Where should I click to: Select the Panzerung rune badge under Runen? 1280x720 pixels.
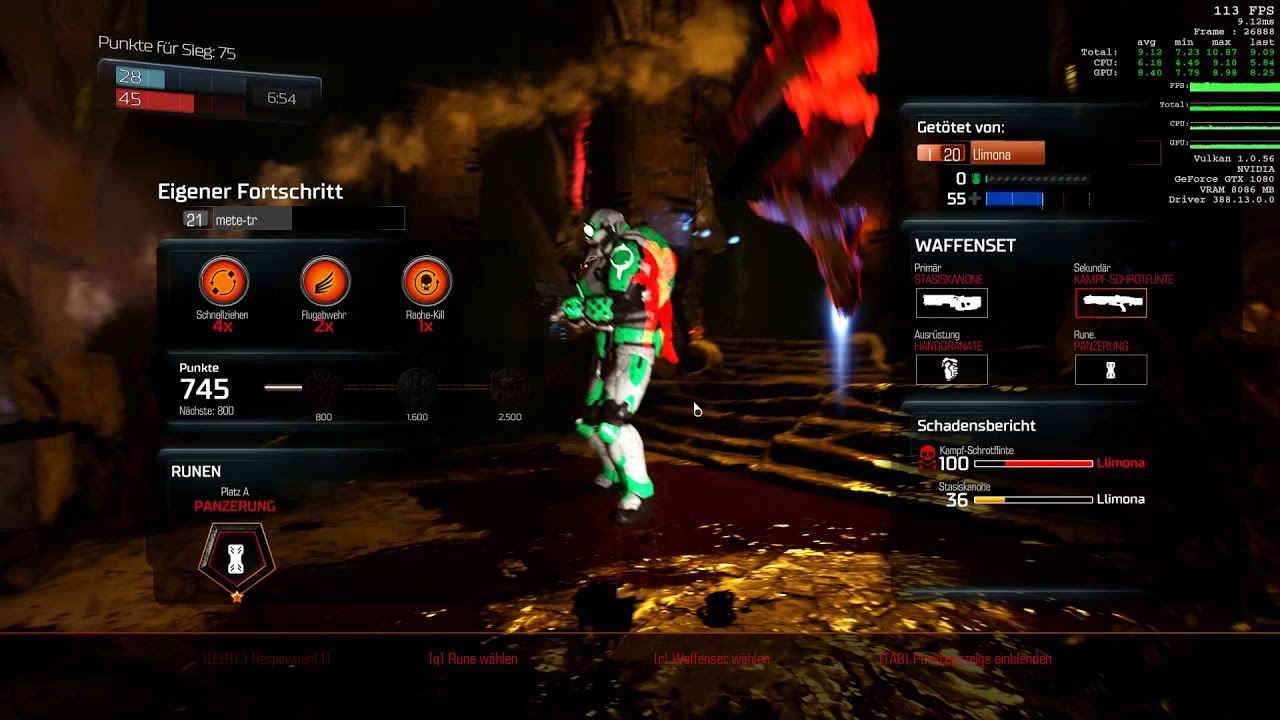236,560
